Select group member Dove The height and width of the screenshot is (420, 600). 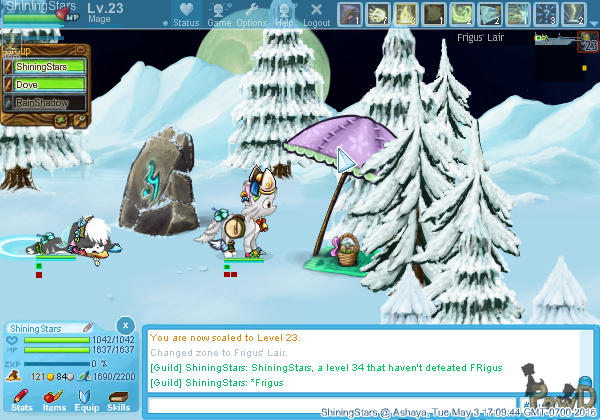click(x=48, y=85)
